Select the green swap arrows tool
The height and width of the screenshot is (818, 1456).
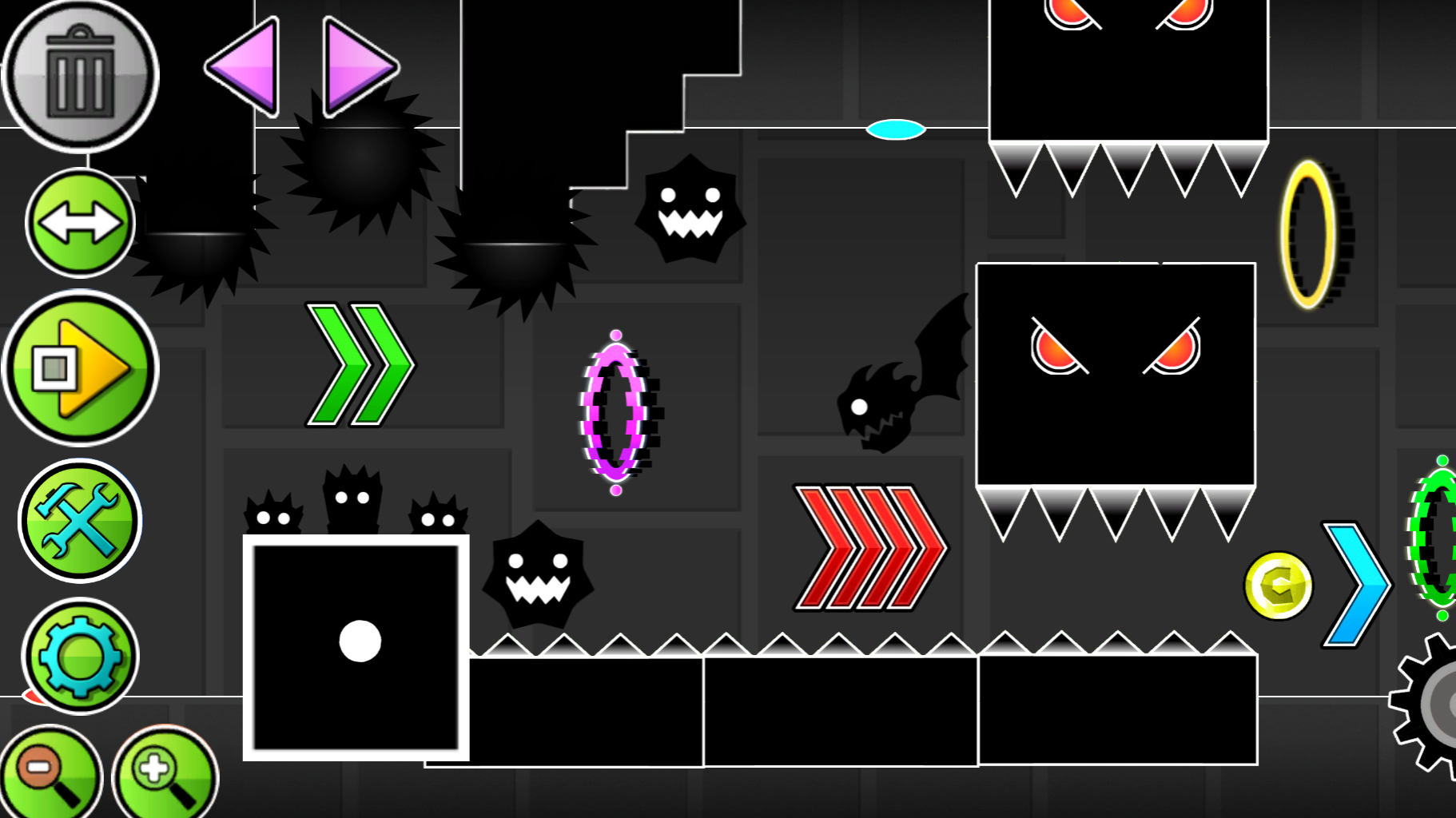click(x=79, y=224)
